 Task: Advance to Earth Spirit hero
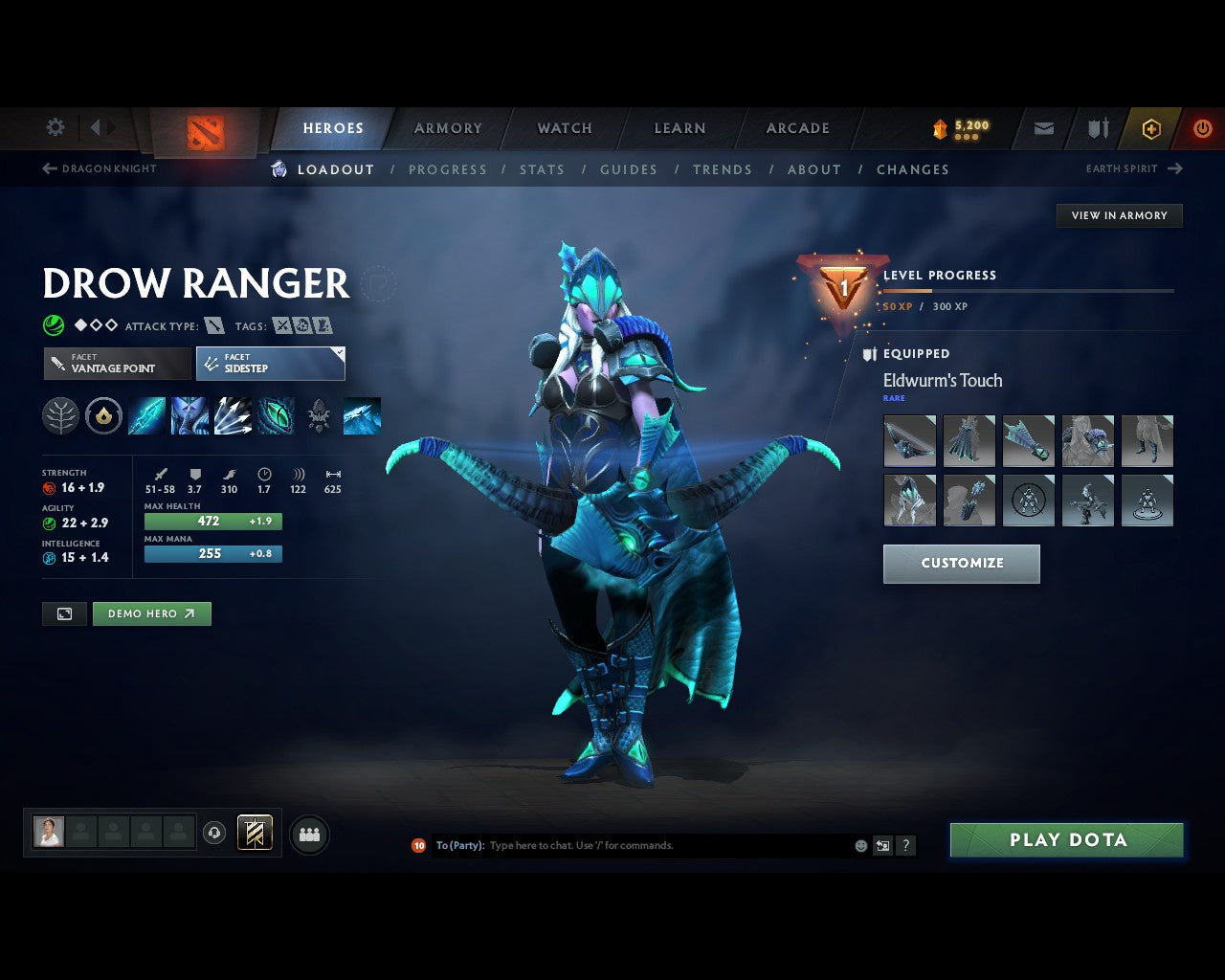(x=1130, y=168)
